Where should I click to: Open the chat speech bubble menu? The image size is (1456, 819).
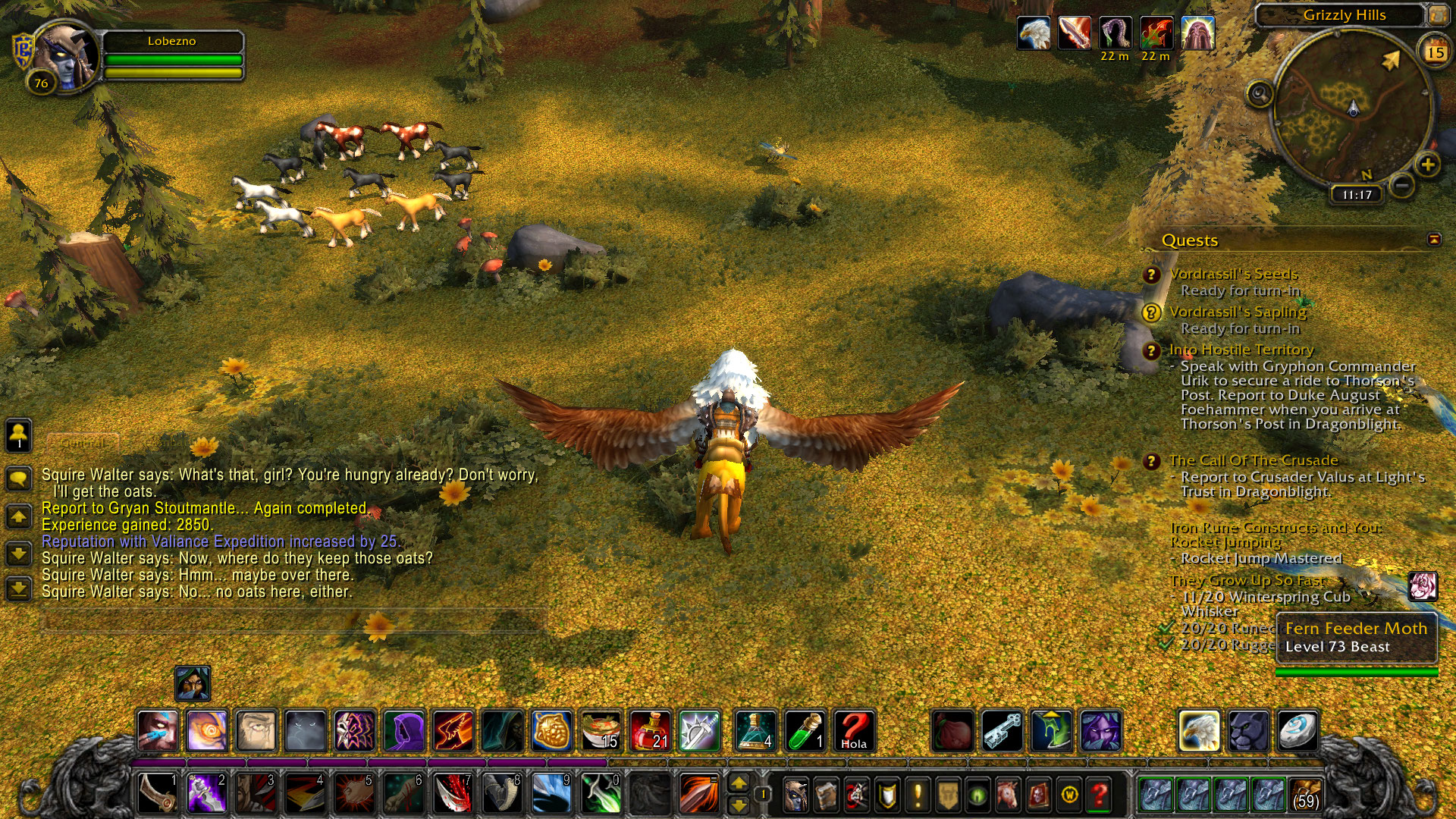19,479
